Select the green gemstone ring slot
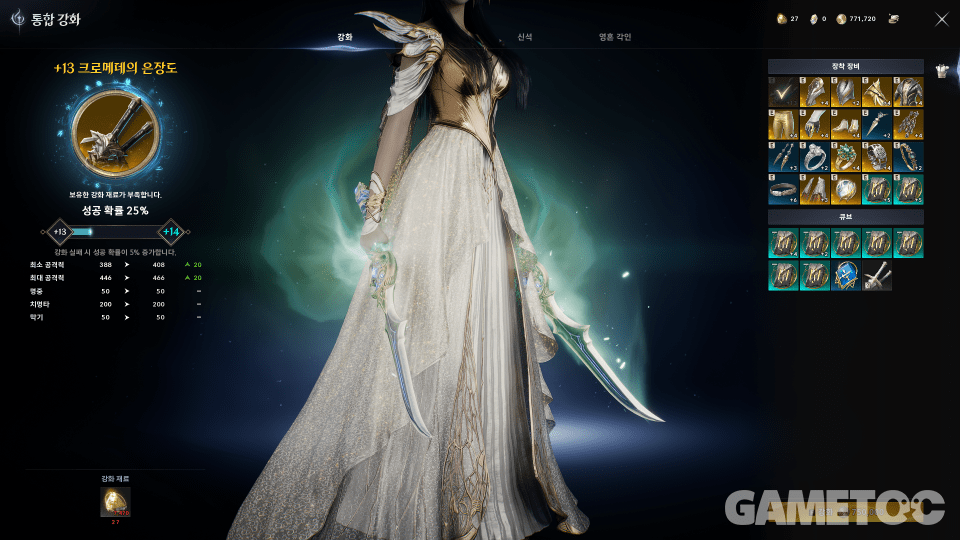The width and height of the screenshot is (960, 540). (x=846, y=156)
